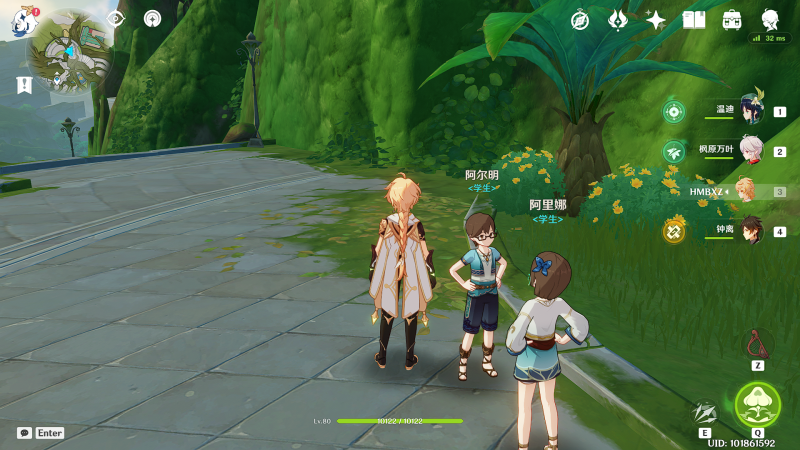
Task: Switch to party member 枫原万叶
Action: (x=751, y=151)
